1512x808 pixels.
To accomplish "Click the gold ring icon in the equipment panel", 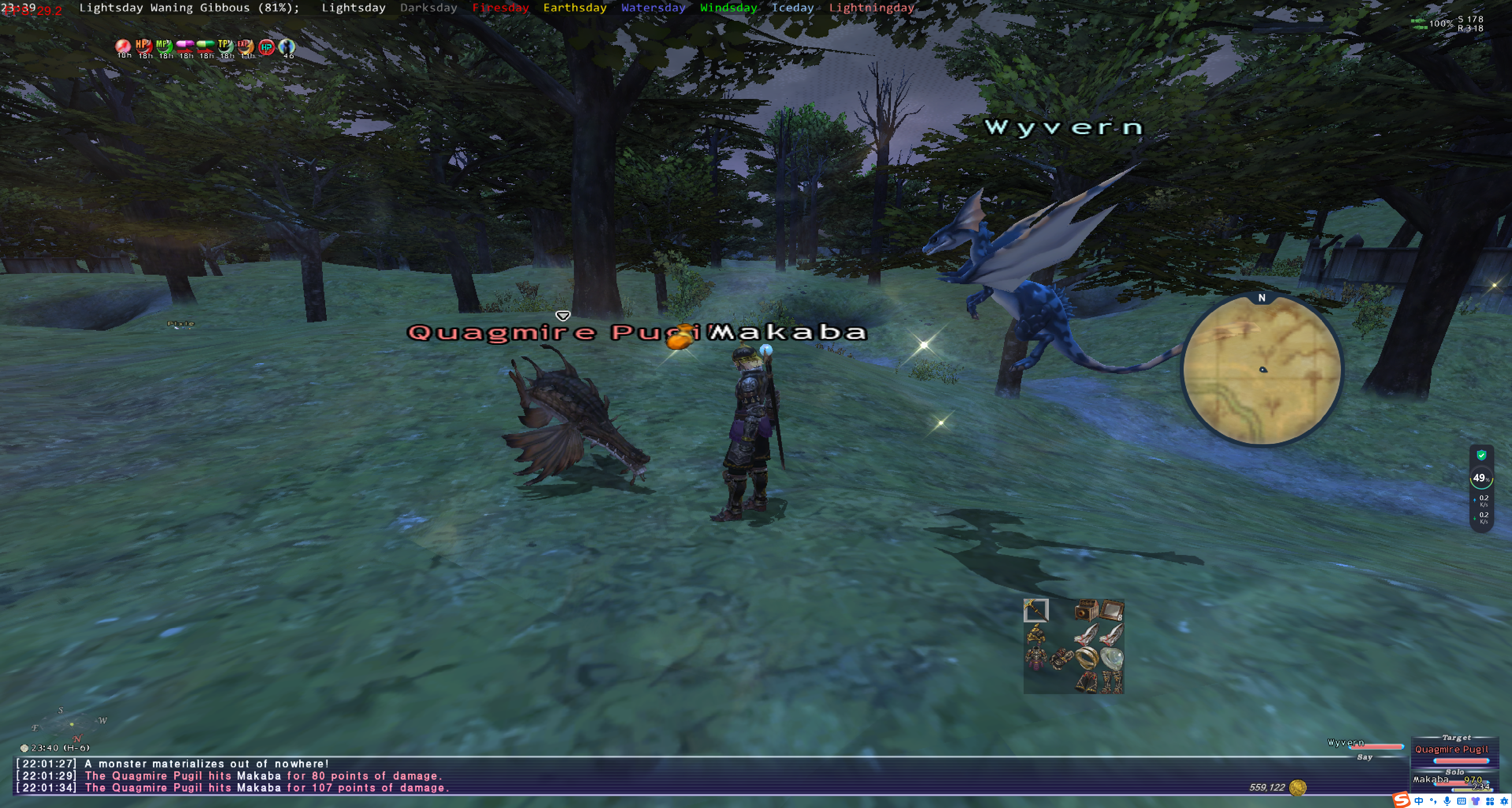I will 1087,658.
